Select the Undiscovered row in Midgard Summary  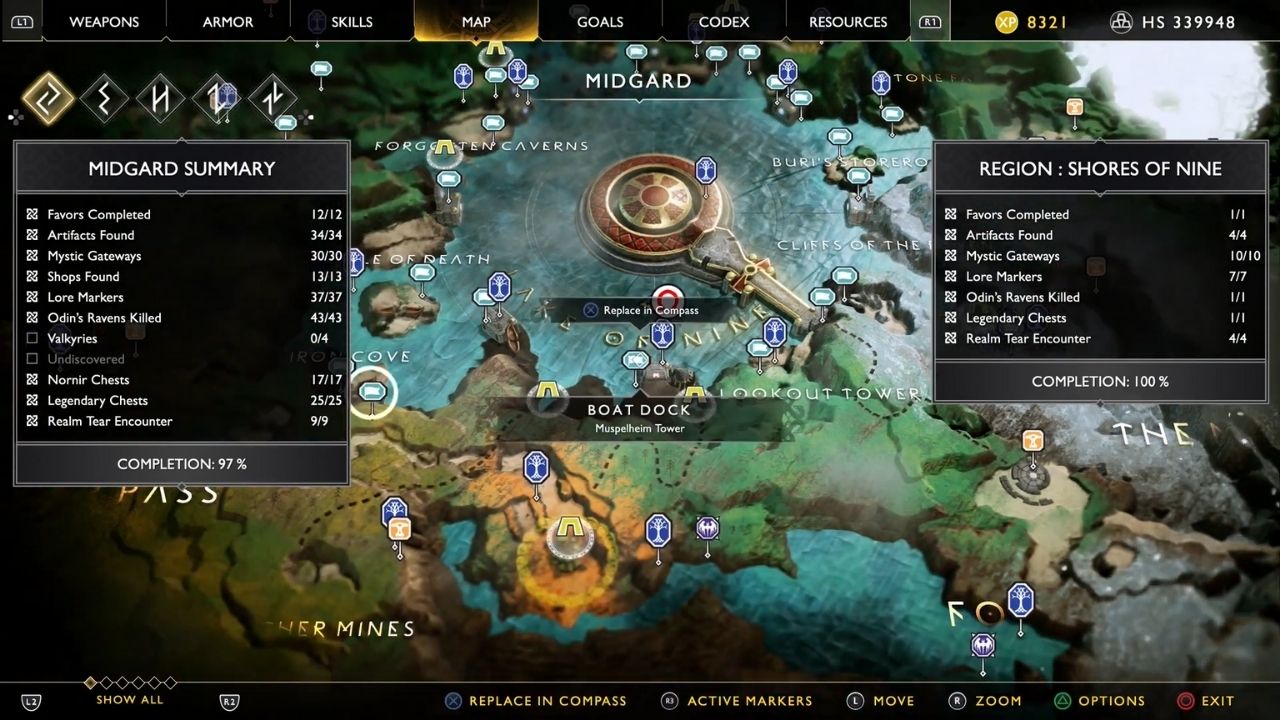tap(181, 359)
